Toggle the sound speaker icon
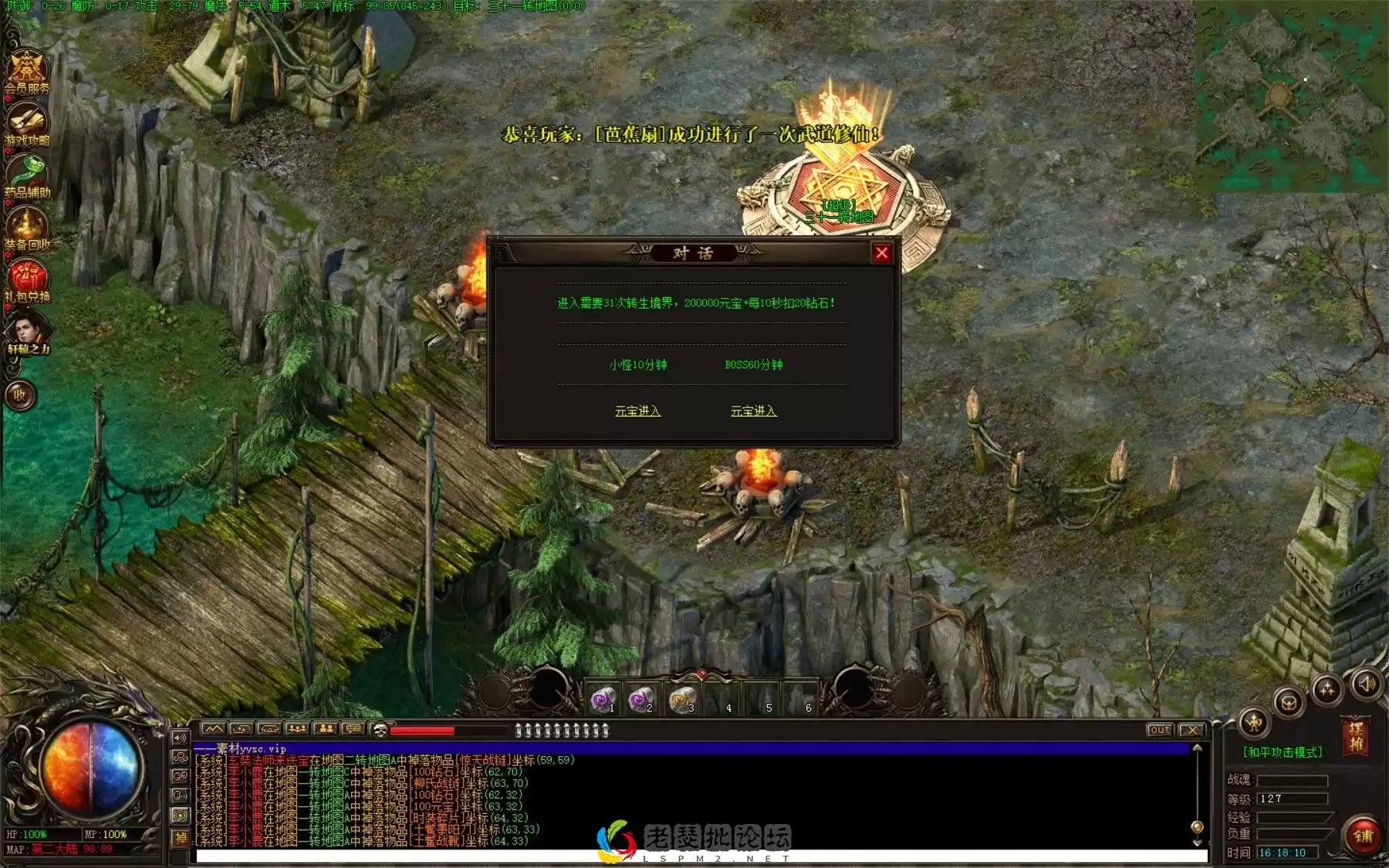 pyautogui.click(x=1366, y=684)
